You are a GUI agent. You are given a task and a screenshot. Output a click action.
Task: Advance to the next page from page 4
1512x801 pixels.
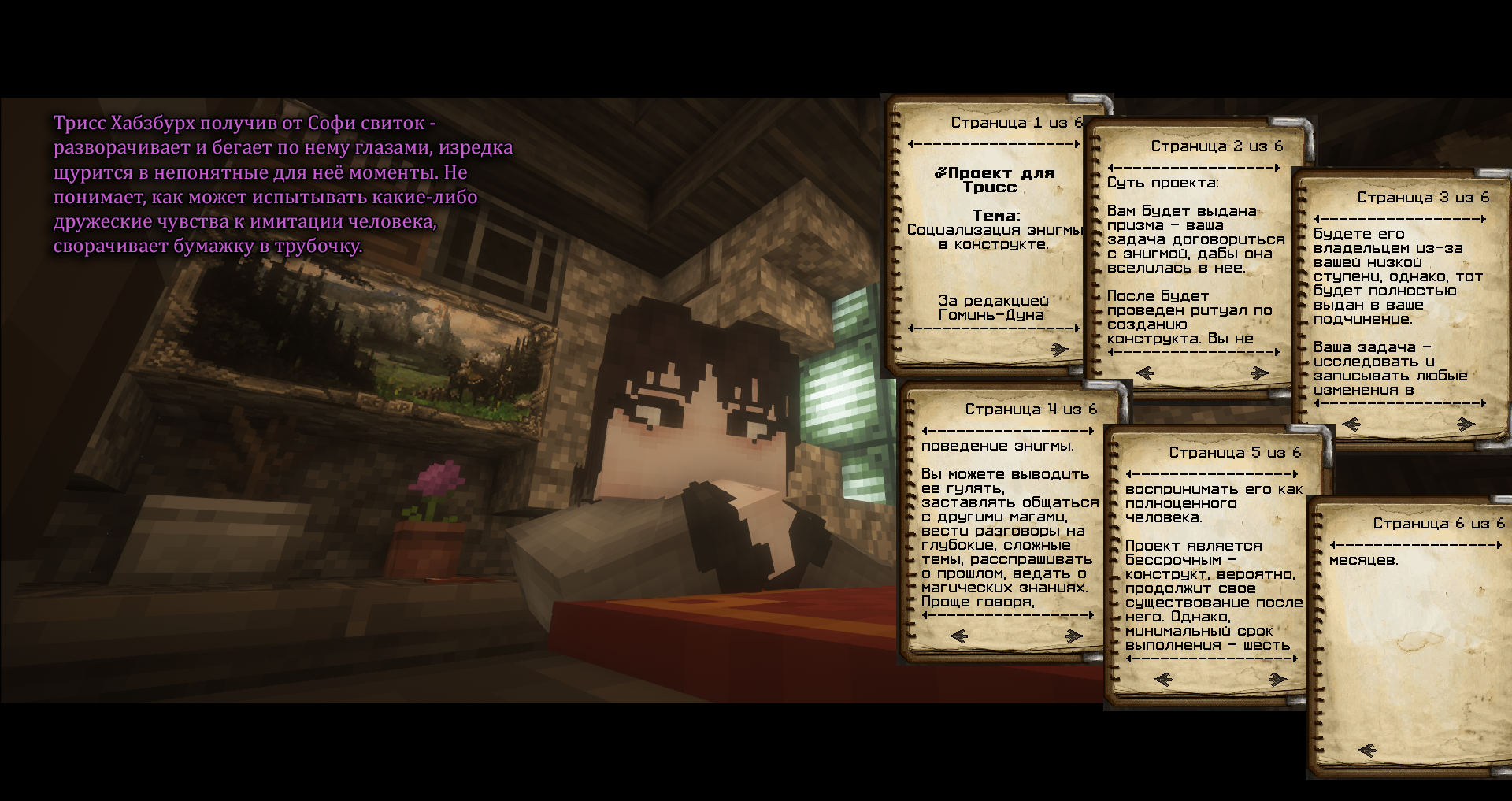1073,636
